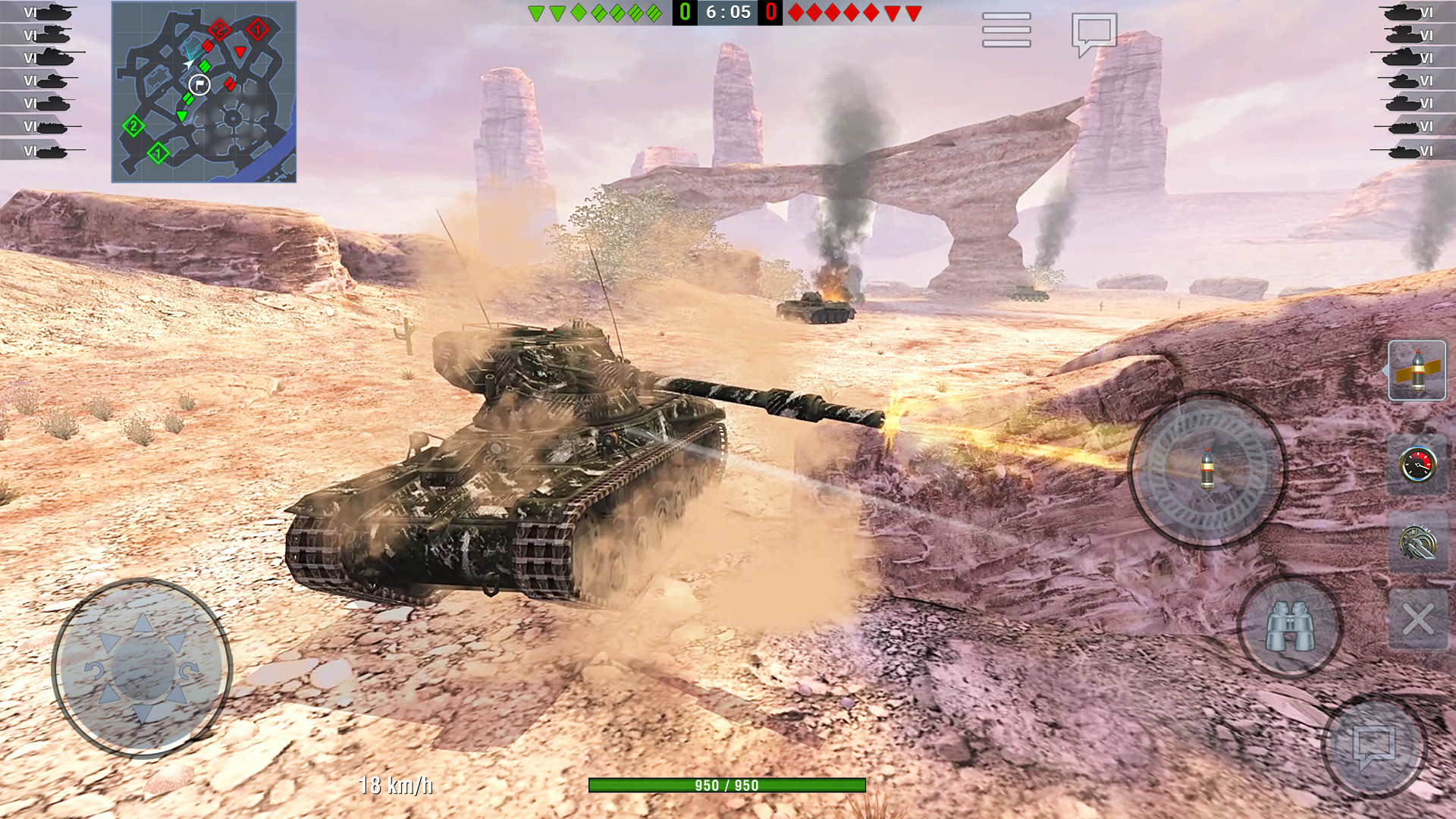Open the quick commands chat wheel
The image size is (1456, 819).
pyautogui.click(x=1374, y=745)
